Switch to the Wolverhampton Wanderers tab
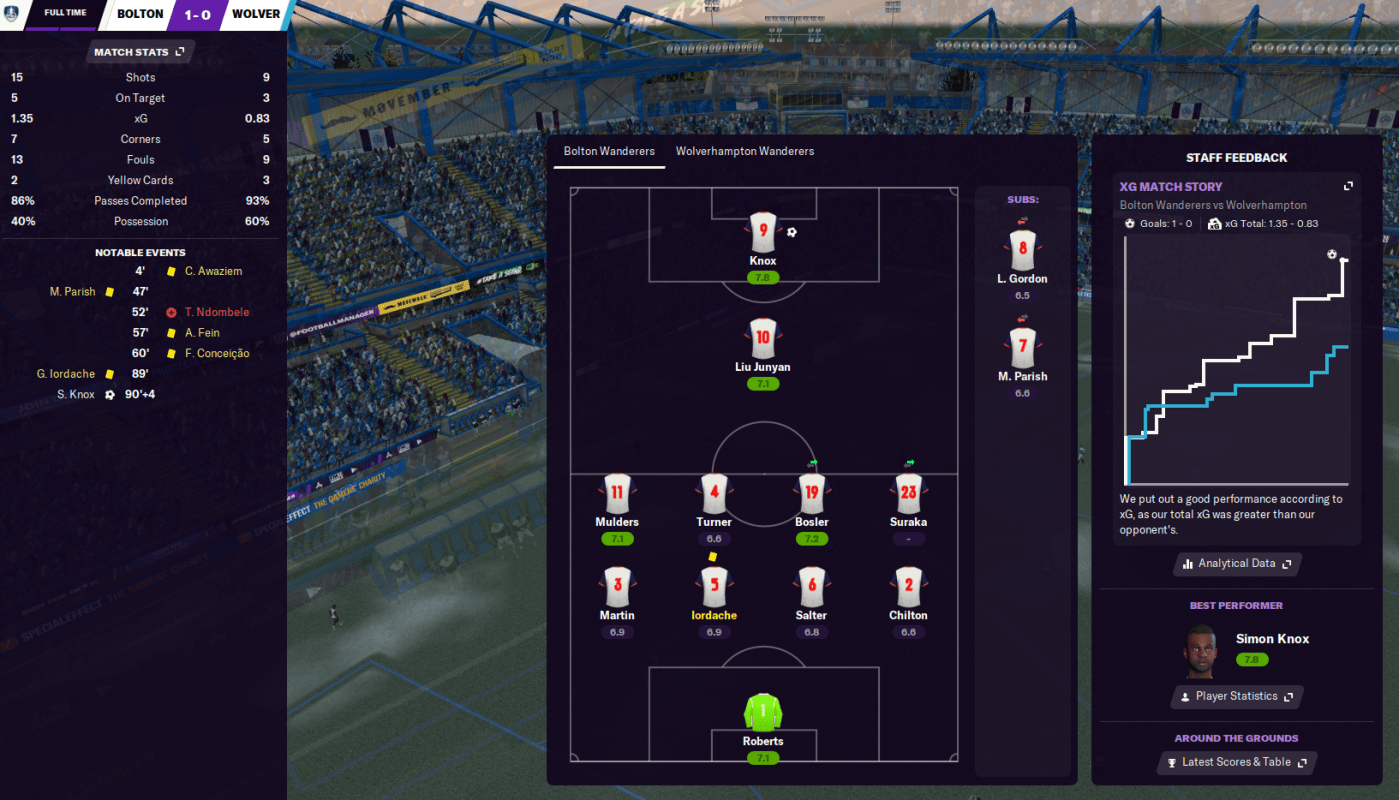 tap(744, 151)
